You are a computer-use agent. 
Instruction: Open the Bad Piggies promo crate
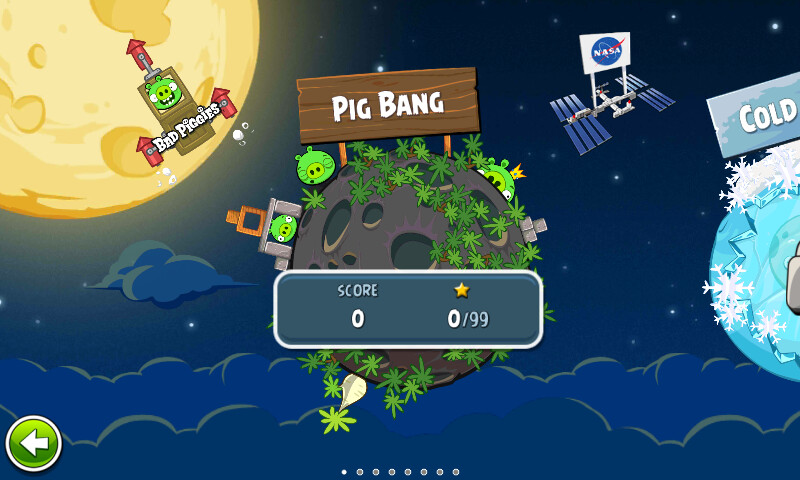tap(178, 110)
